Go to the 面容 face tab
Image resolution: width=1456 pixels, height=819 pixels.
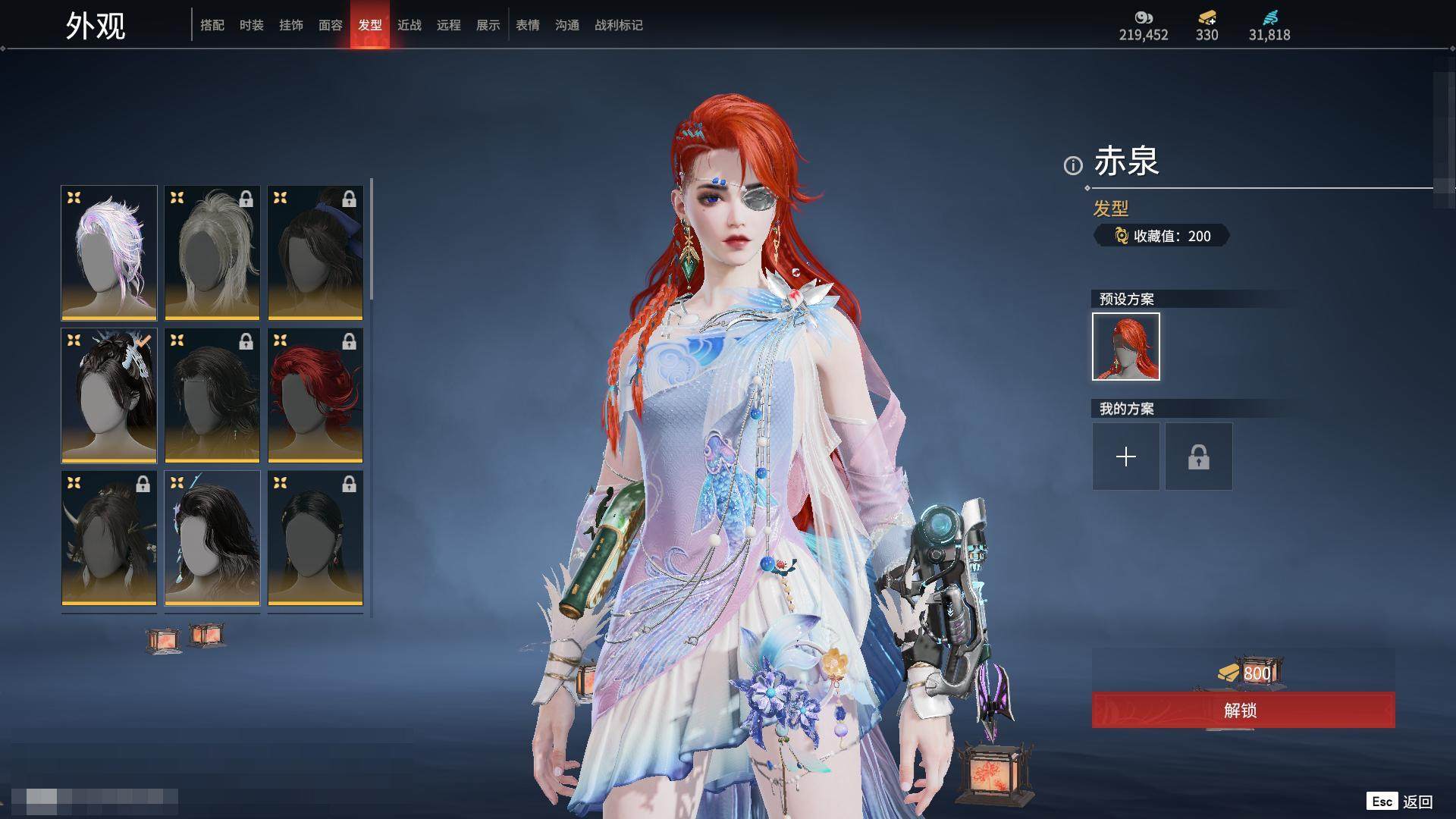coord(331,25)
